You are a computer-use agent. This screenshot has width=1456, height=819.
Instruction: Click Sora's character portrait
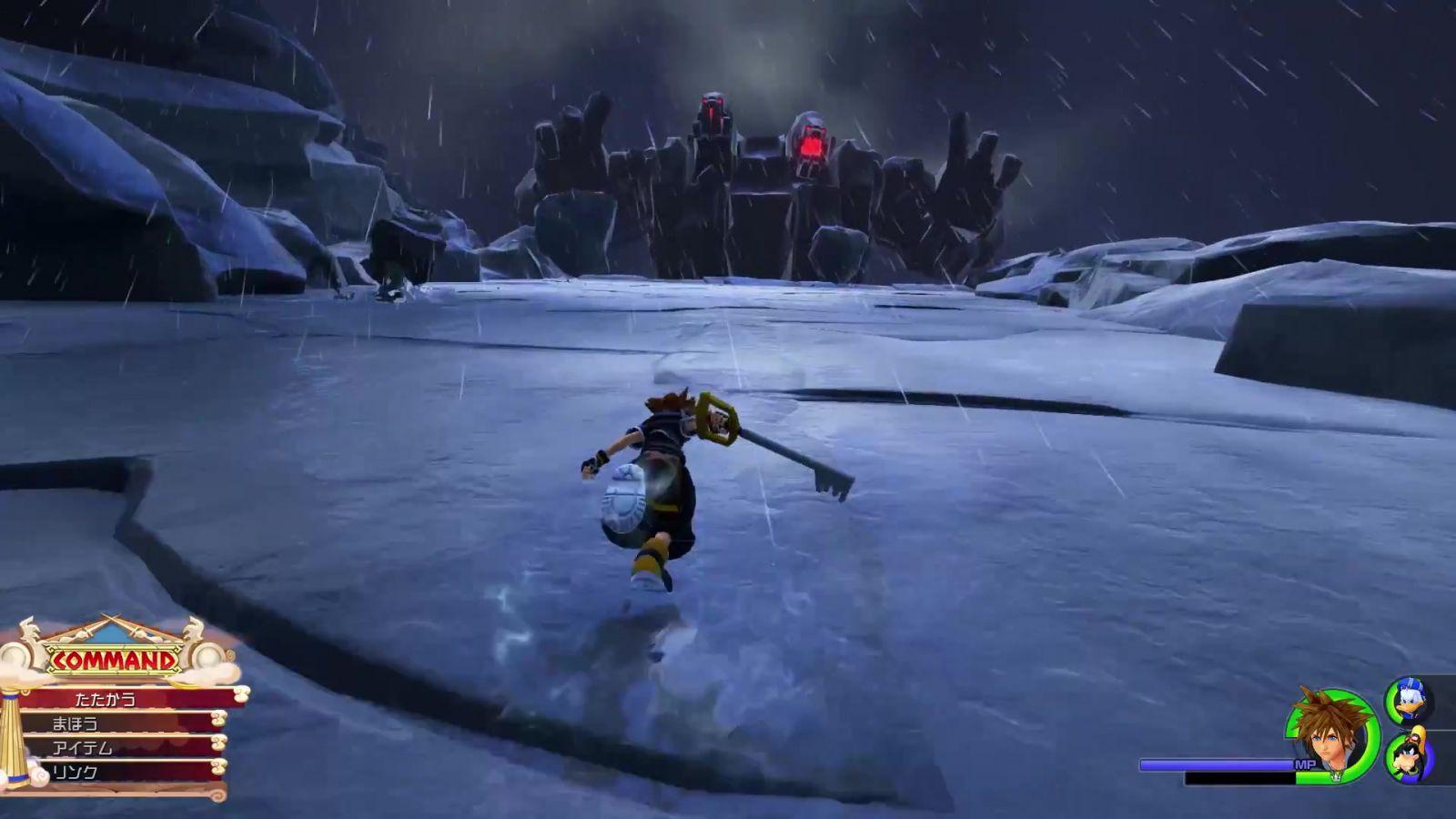click(x=1331, y=735)
